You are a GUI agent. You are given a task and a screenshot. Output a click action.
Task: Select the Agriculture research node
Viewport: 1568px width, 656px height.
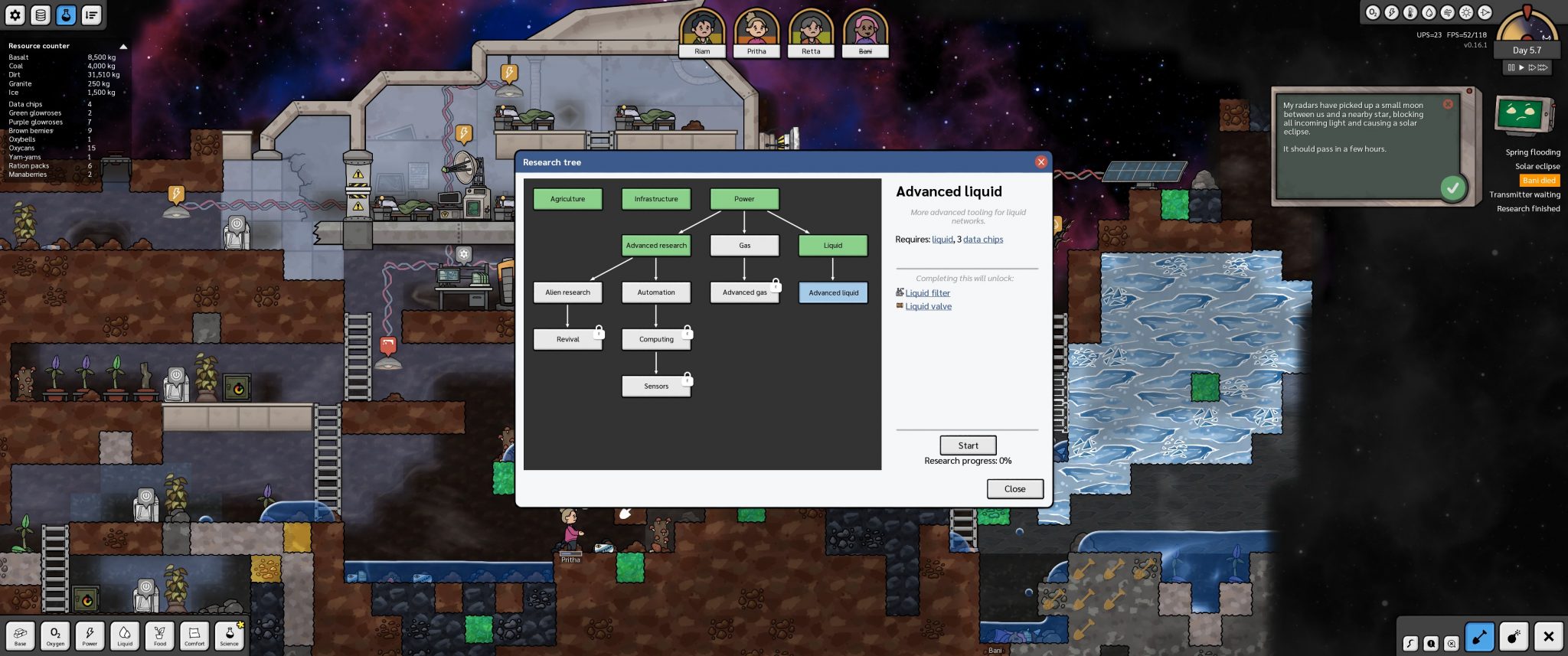click(567, 199)
